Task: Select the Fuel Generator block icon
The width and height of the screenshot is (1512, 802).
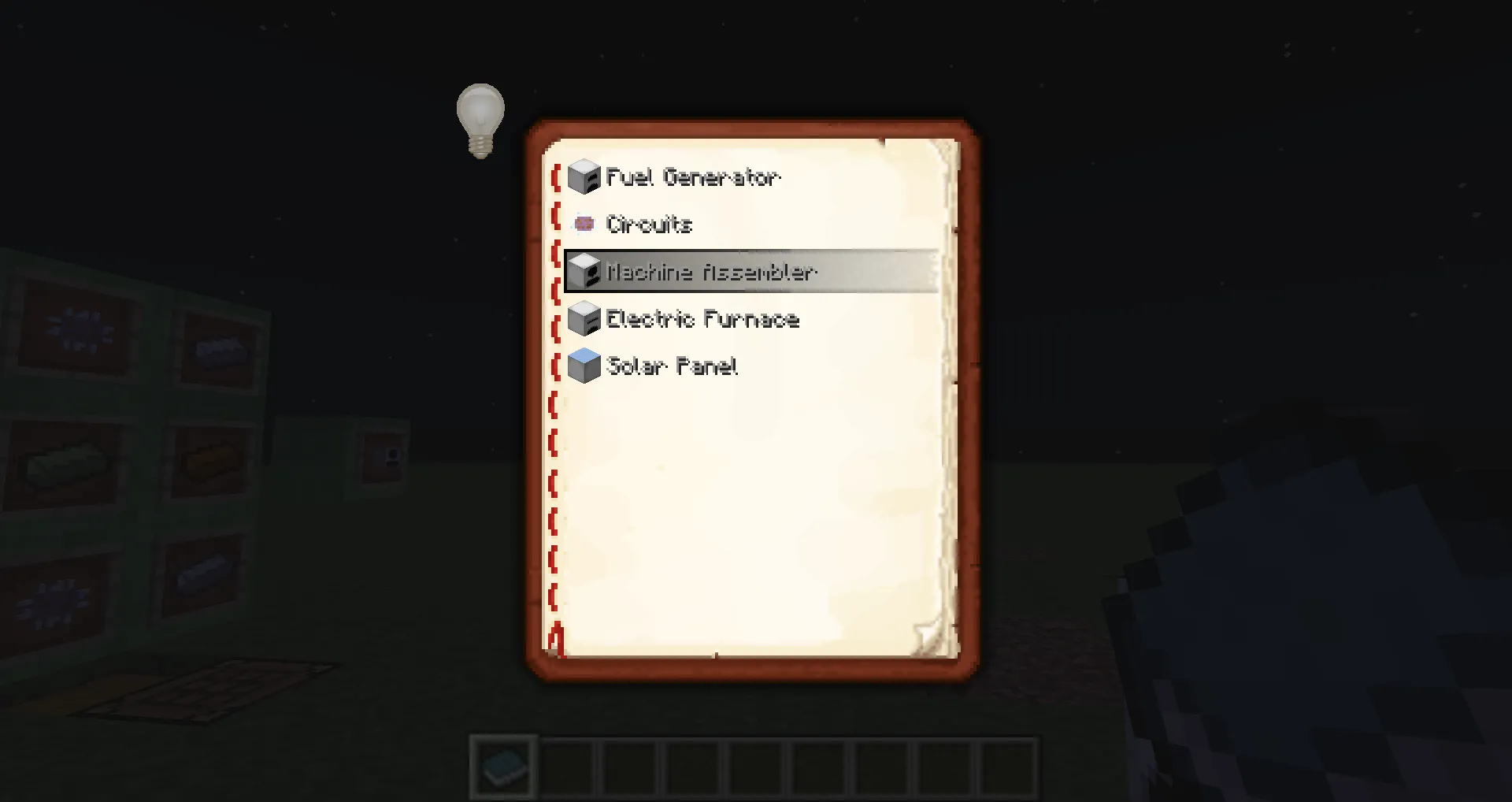Action: click(584, 176)
